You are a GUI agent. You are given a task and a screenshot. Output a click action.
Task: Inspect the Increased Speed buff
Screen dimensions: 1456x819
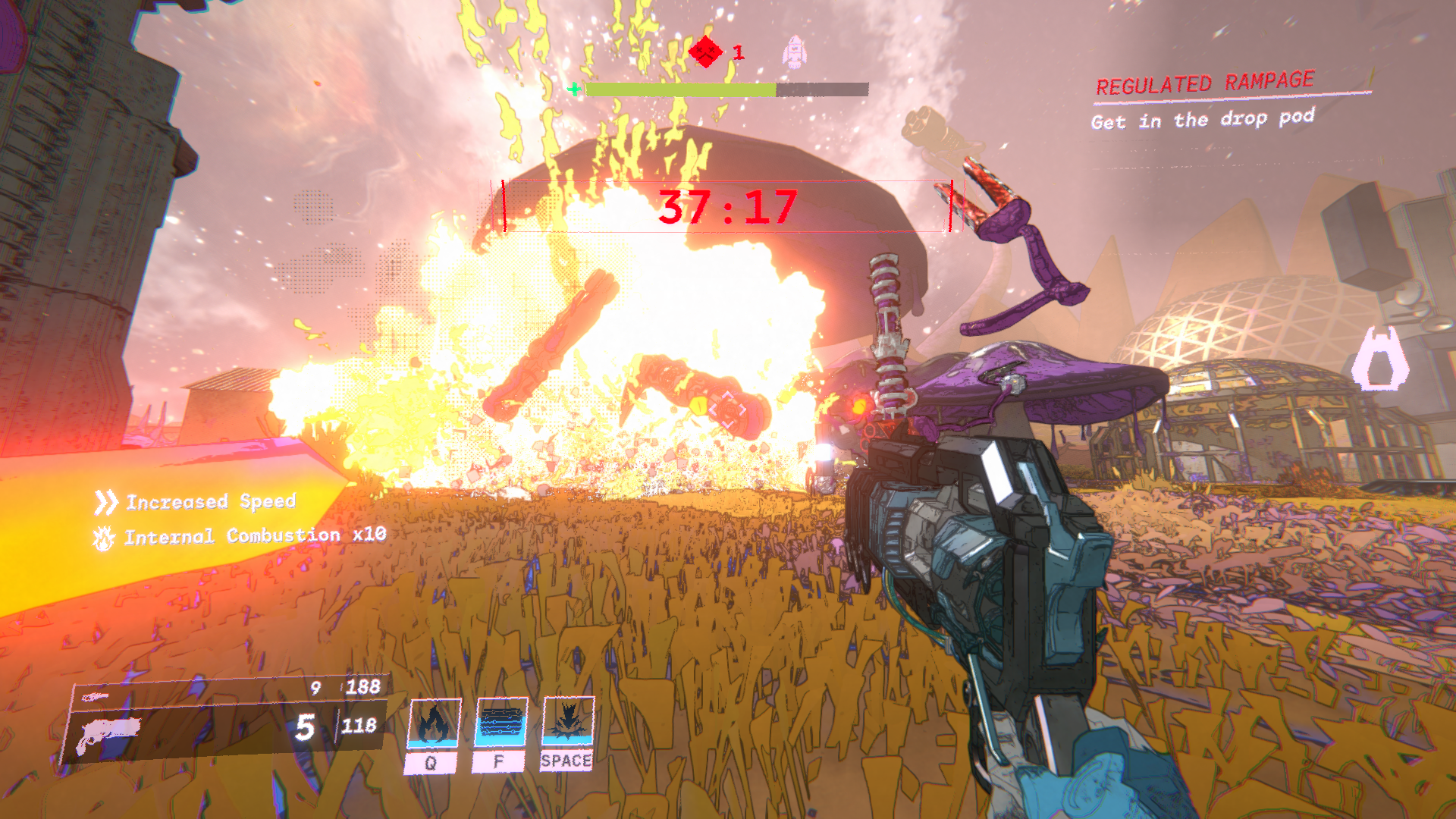coord(196,502)
